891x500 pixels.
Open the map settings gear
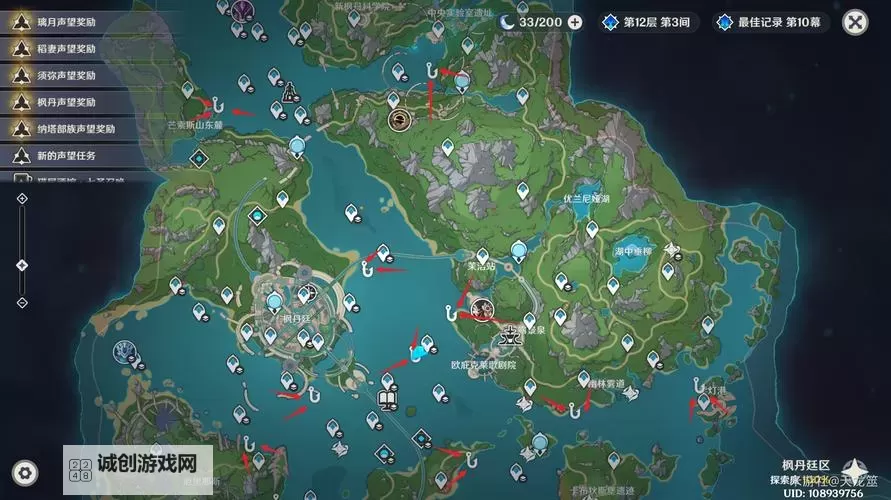coord(26,472)
